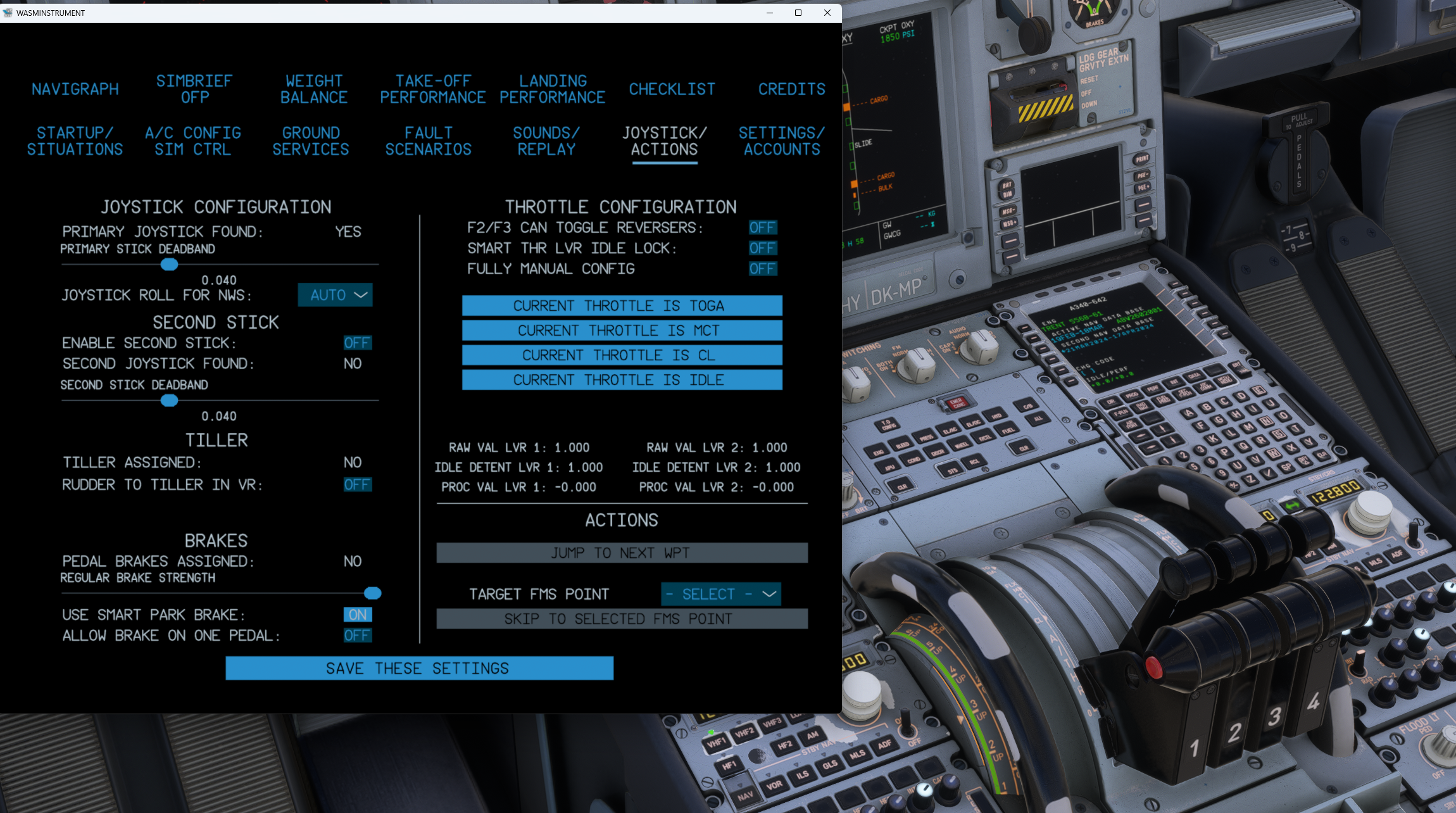Viewport: 1456px width, 813px height.
Task: Toggle SMART THR LVR IDLE LOCK on
Action: point(762,248)
